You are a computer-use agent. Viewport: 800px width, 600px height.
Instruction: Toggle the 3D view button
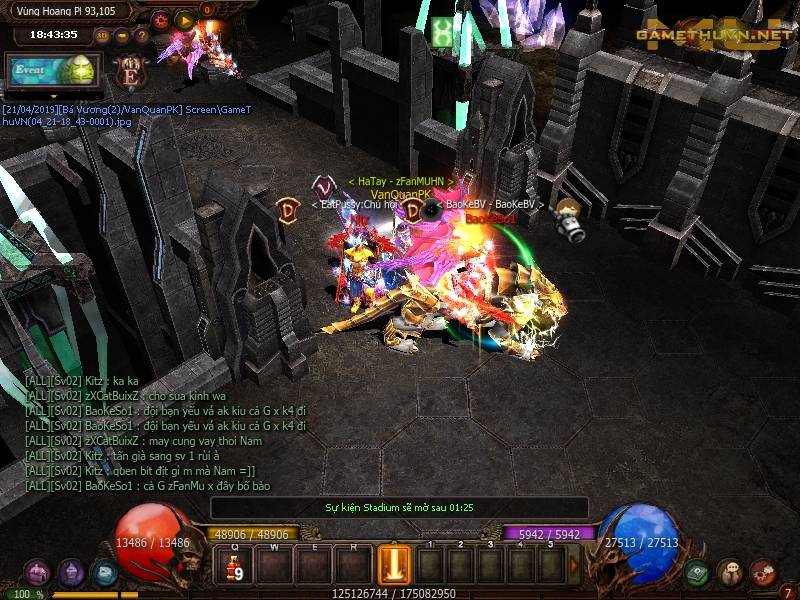click(102, 35)
